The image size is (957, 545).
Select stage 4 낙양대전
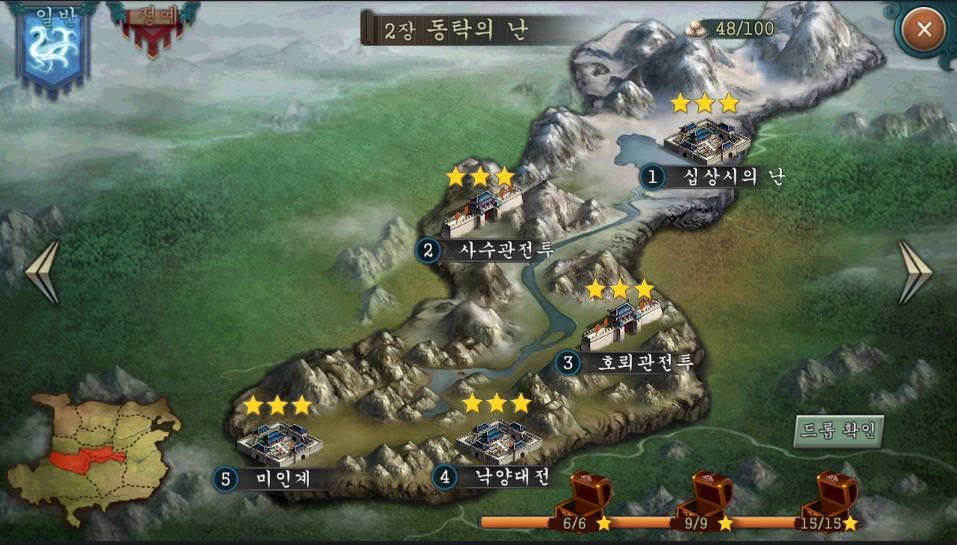497,441
